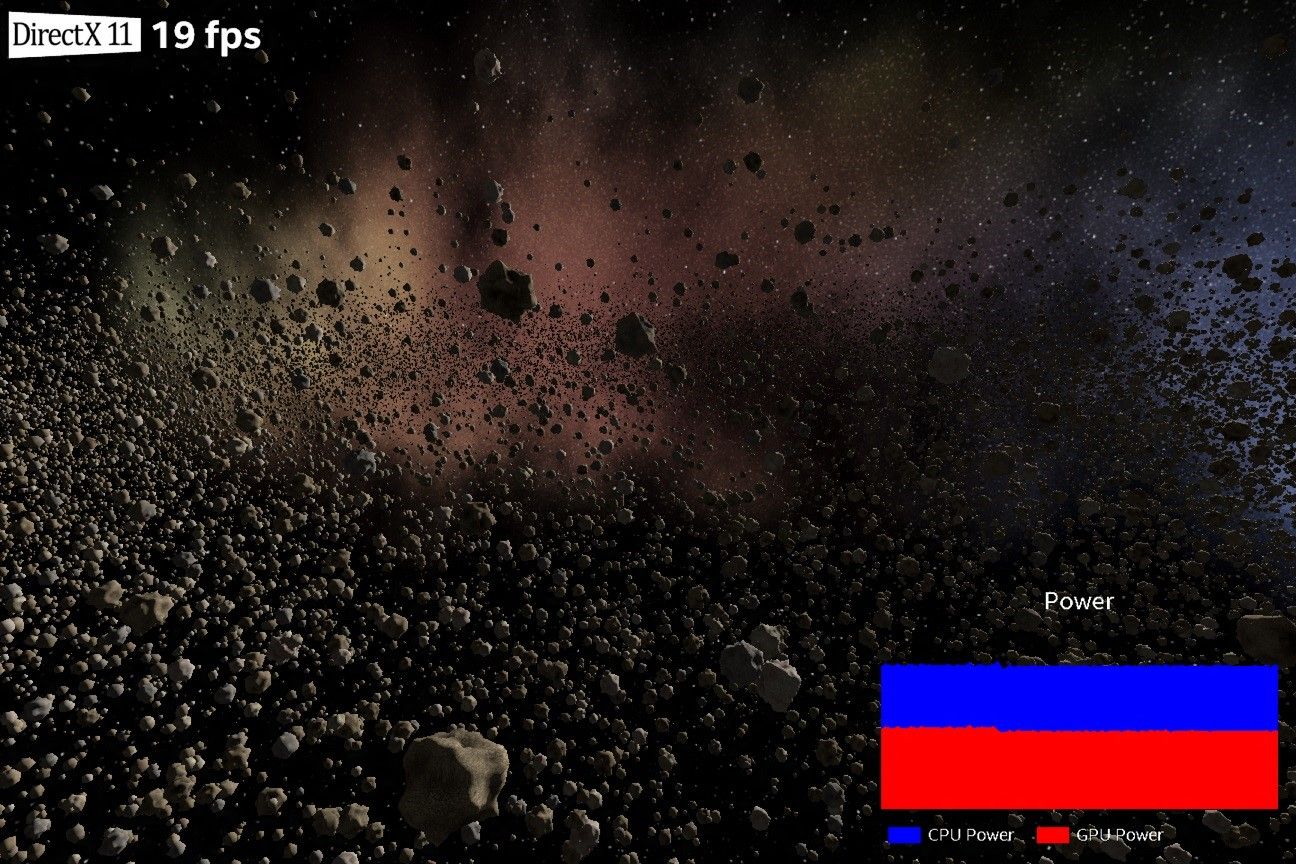Click the red GPU portion of the power bar
1296x864 pixels.
(1078, 770)
